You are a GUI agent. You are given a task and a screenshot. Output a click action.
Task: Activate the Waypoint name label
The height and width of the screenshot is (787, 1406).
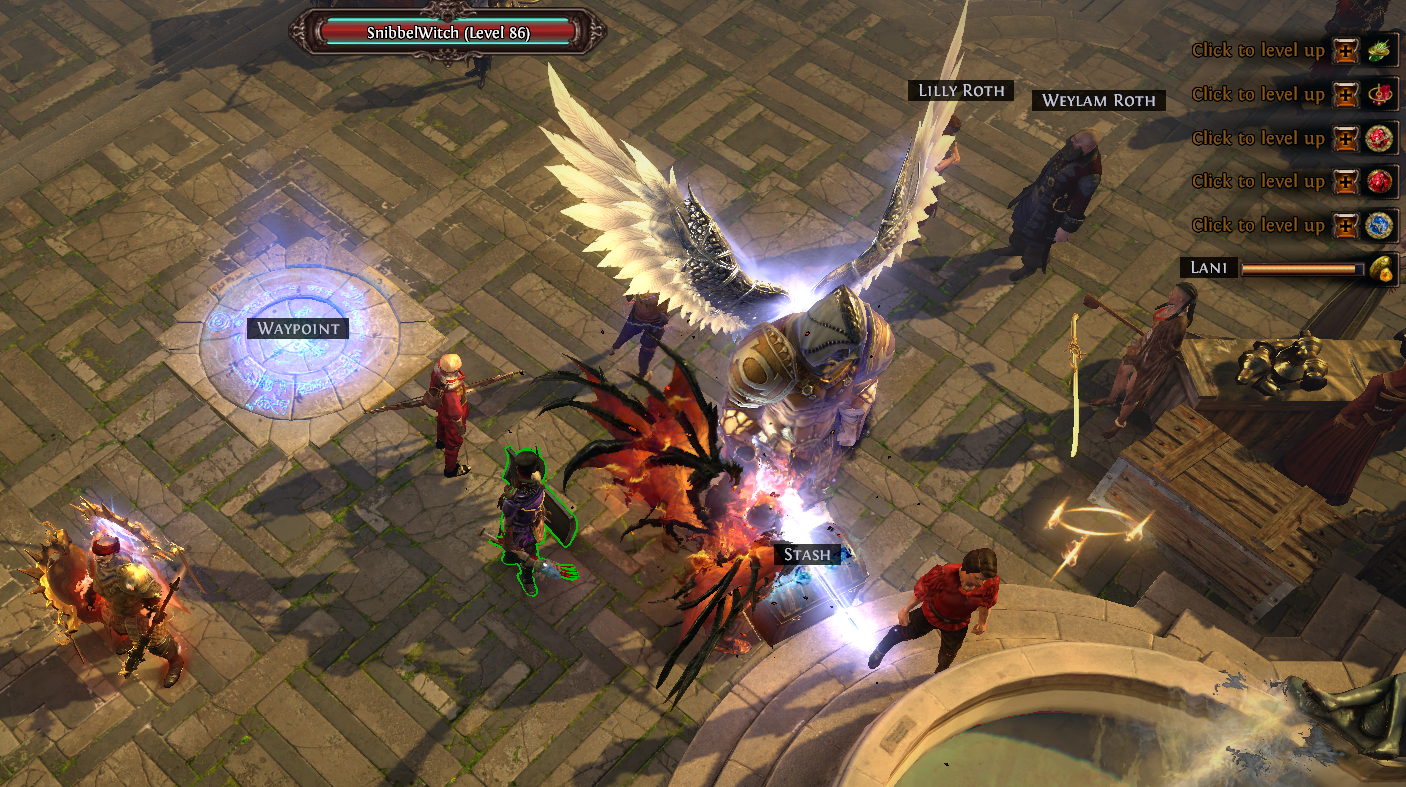coord(298,328)
